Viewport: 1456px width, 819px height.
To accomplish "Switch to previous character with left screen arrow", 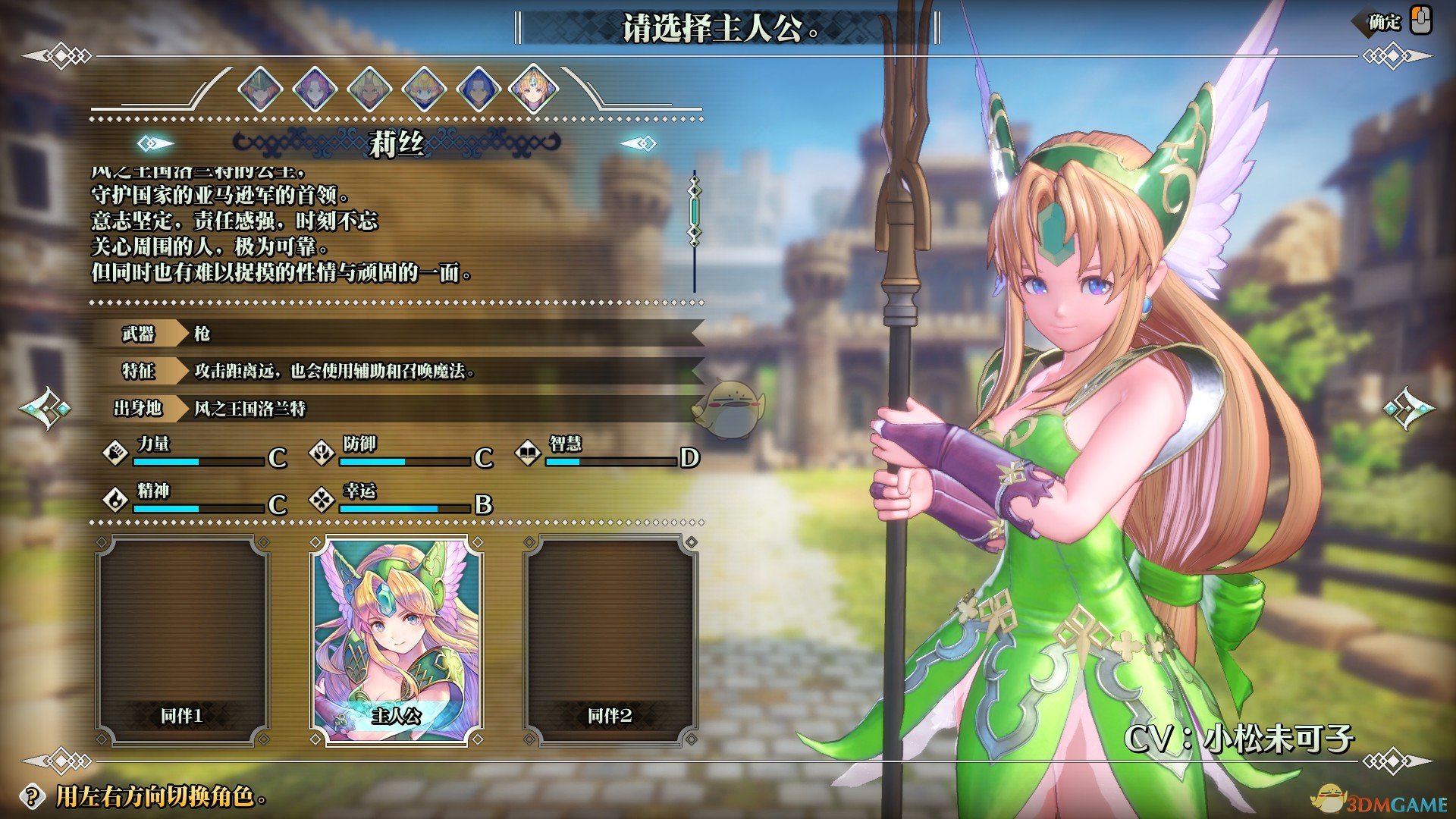I will coord(45,409).
